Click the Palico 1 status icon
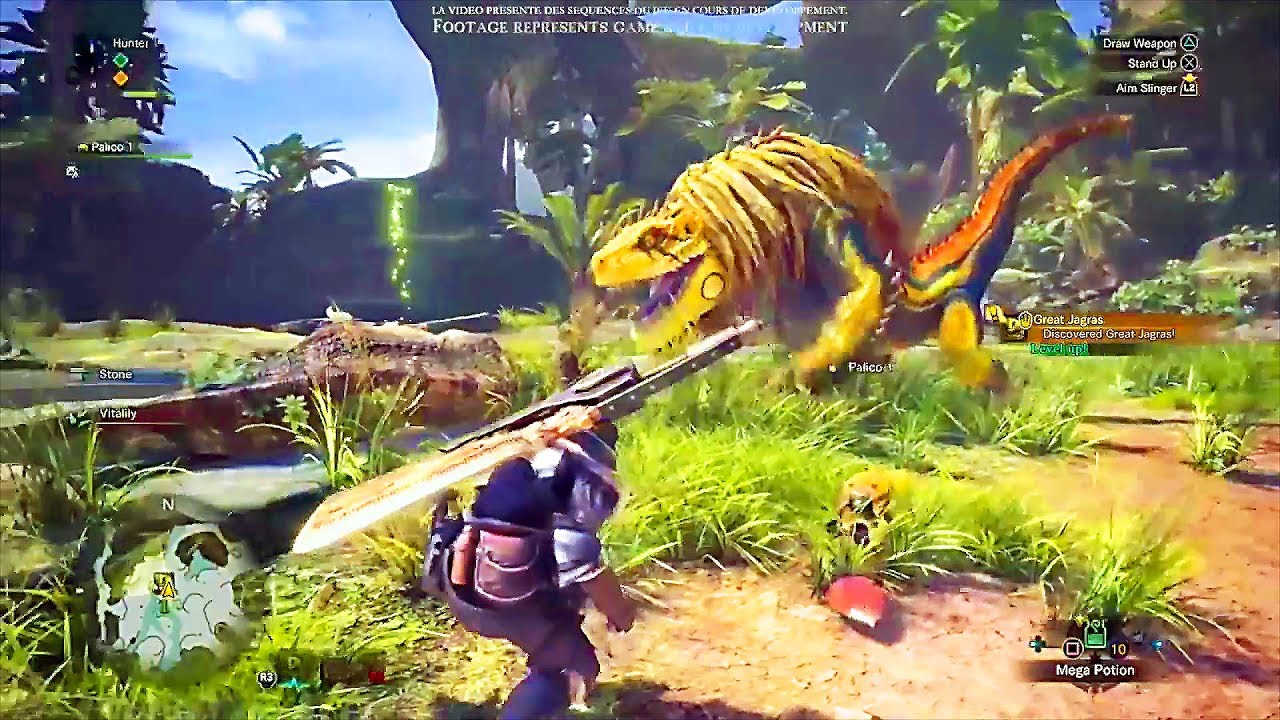This screenshot has height=720, width=1280. pos(83,148)
